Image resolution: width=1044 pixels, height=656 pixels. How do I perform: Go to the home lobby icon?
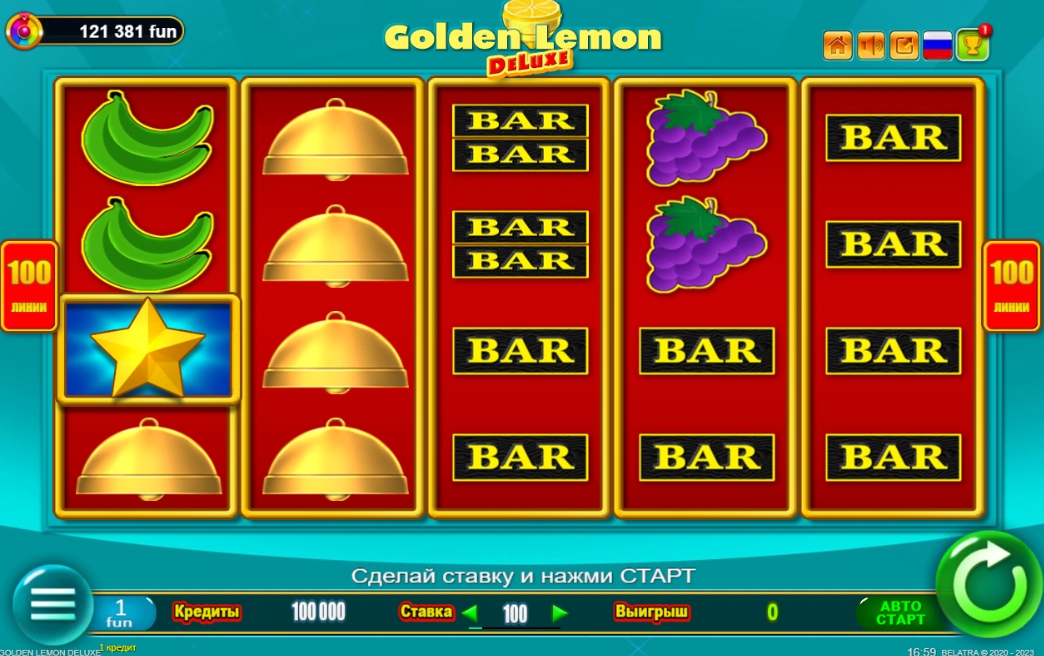pos(837,45)
